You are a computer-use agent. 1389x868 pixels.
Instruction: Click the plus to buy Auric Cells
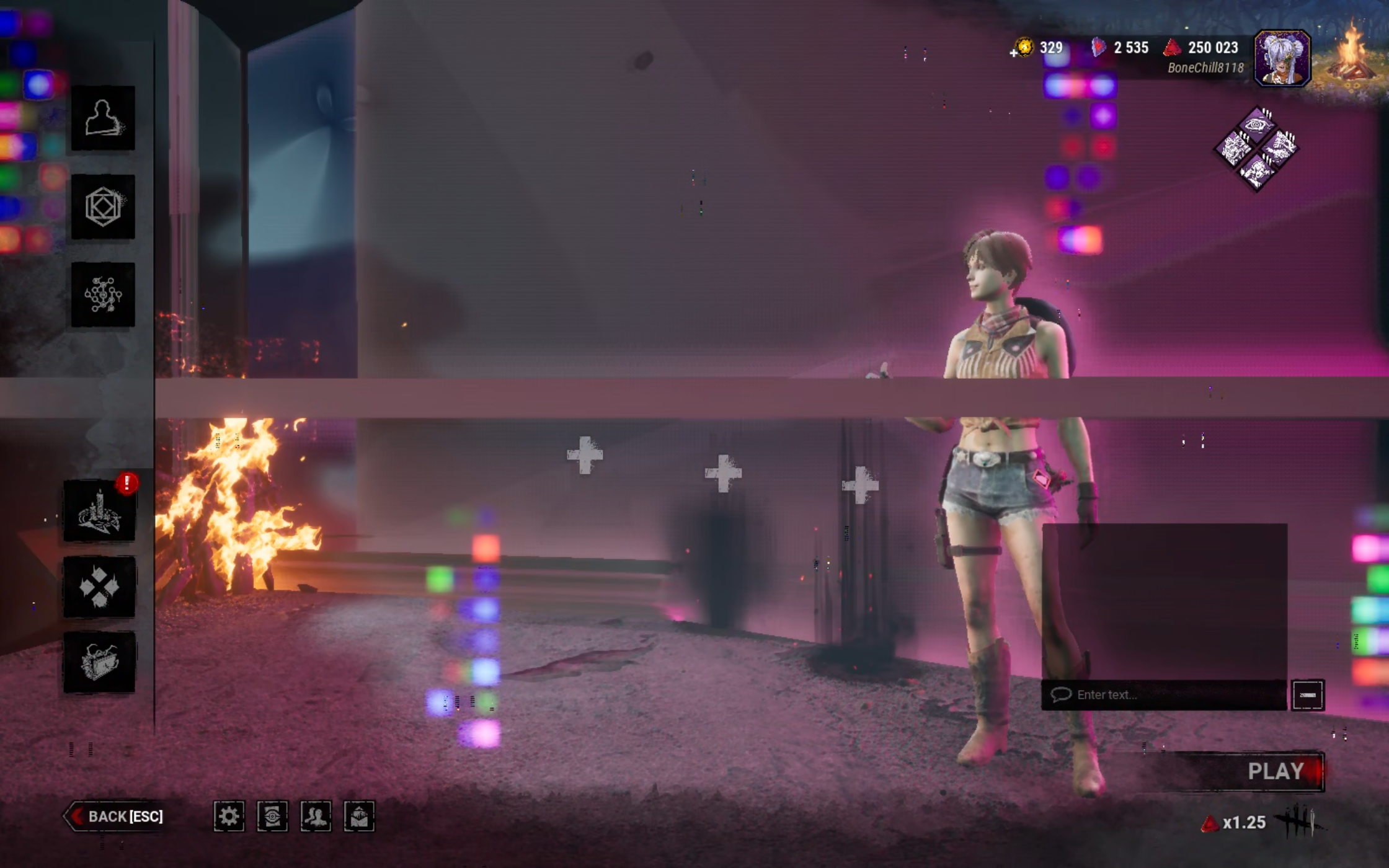(x=1013, y=52)
